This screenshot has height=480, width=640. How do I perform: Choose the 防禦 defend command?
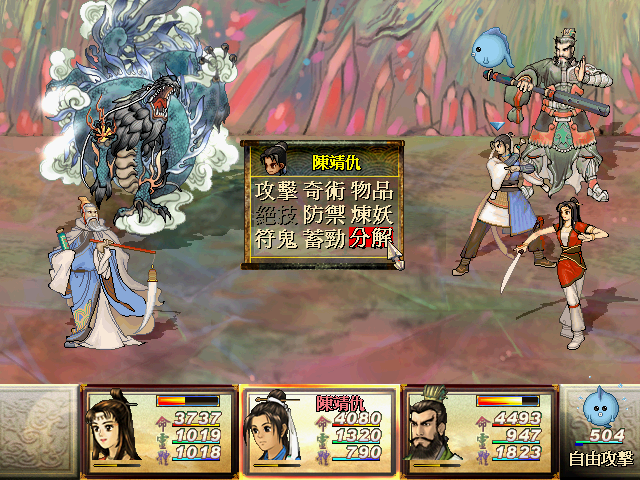pos(324,216)
